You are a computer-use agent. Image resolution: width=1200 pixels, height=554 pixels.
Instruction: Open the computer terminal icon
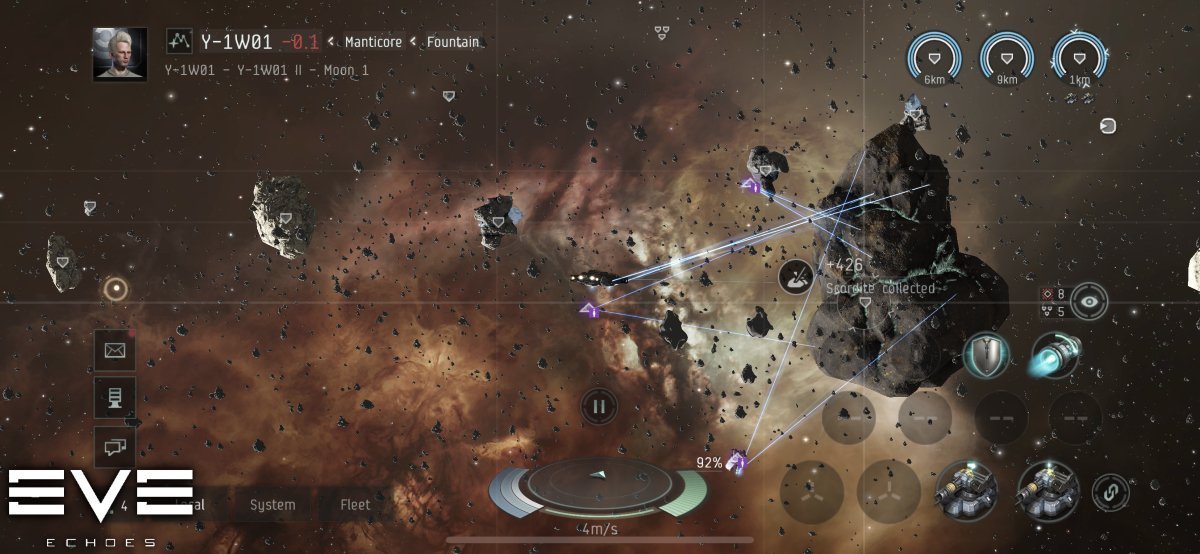pos(114,398)
